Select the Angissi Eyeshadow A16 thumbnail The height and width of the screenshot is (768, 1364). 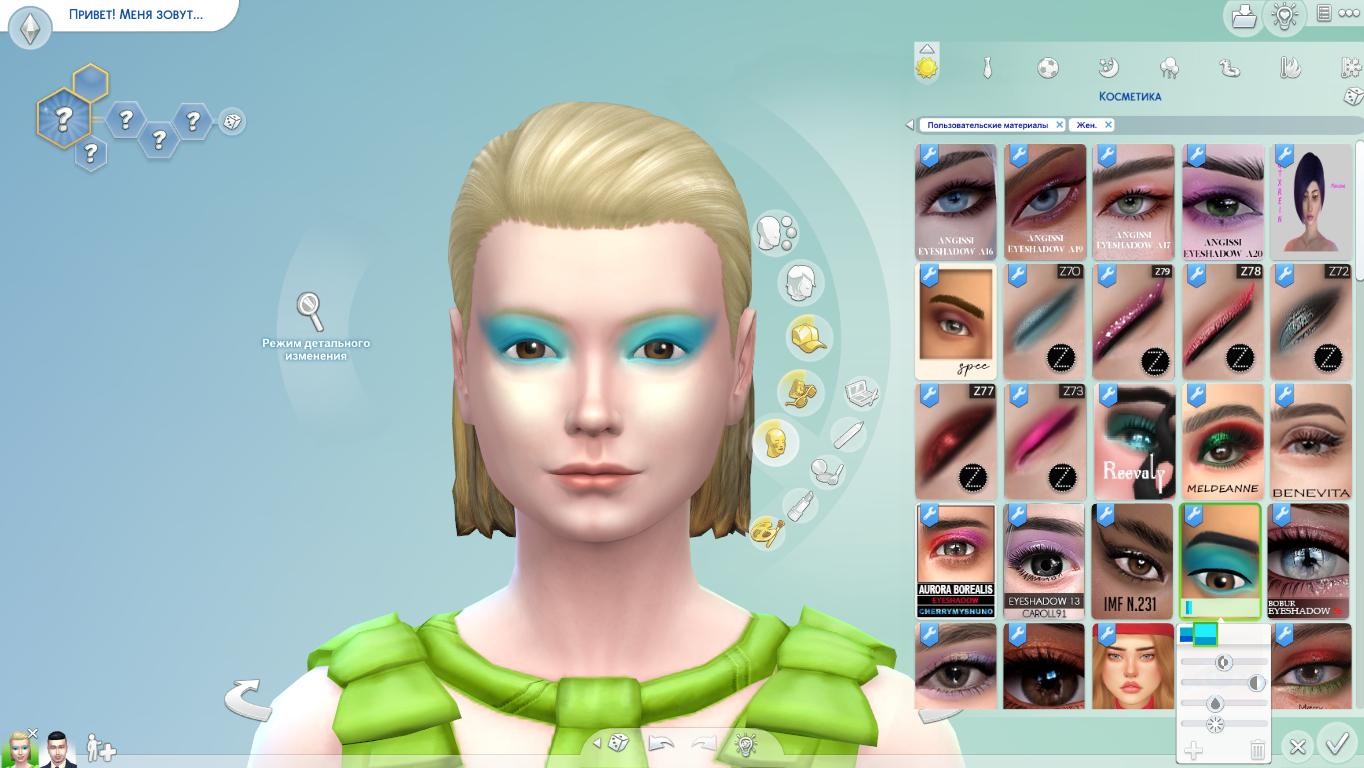(x=956, y=202)
